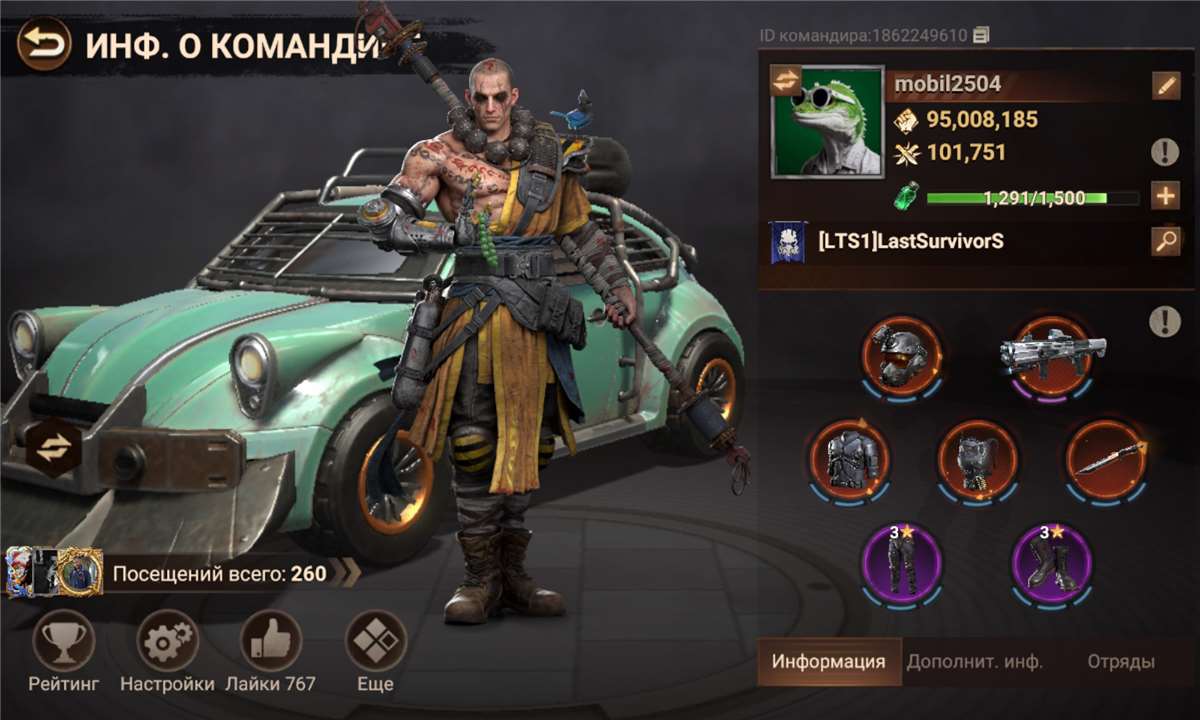Open Настройки gear button

(x=167, y=641)
